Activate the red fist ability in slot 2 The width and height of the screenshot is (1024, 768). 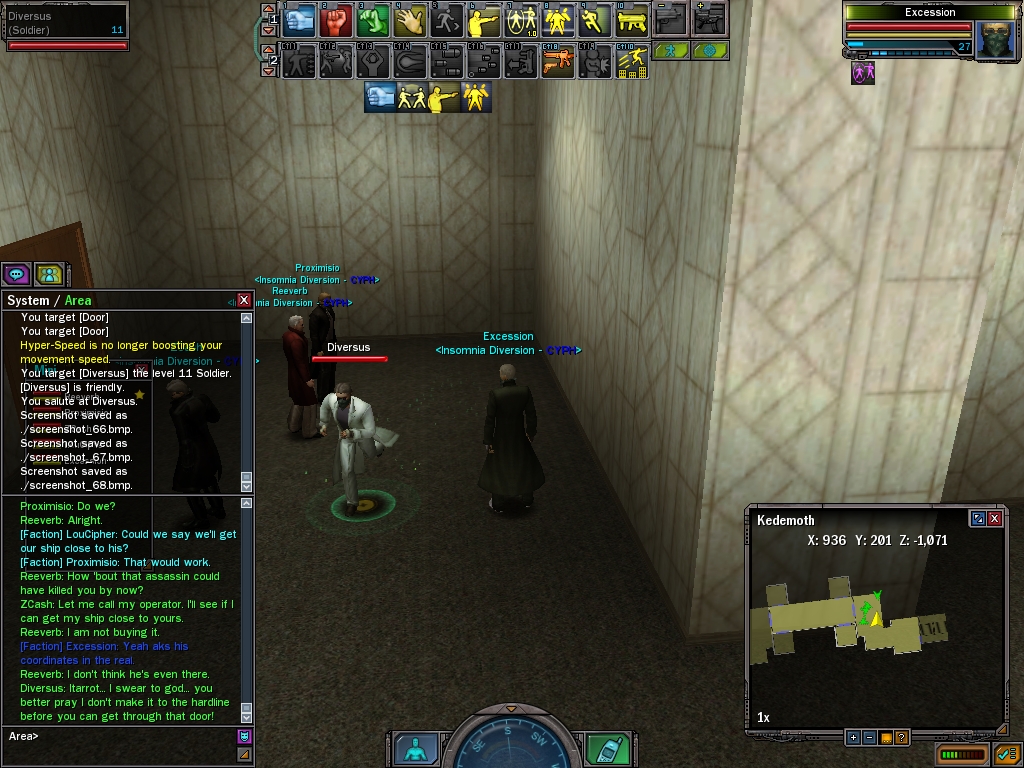[x=336, y=19]
